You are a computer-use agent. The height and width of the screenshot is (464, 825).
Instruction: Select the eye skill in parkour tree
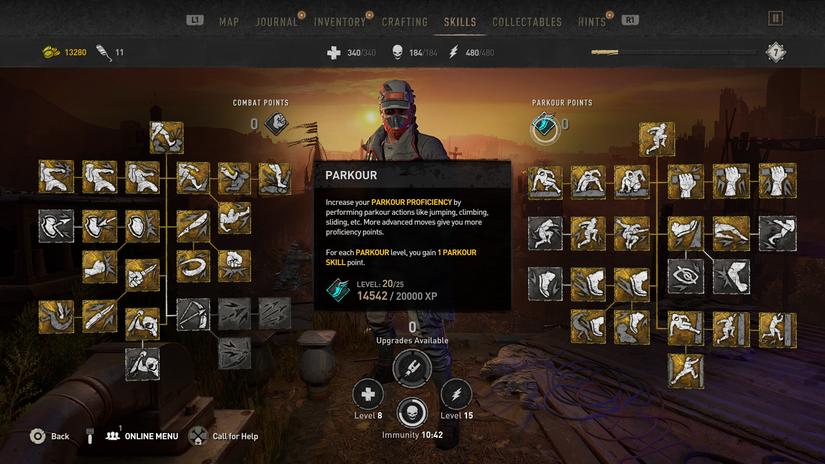[x=685, y=275]
